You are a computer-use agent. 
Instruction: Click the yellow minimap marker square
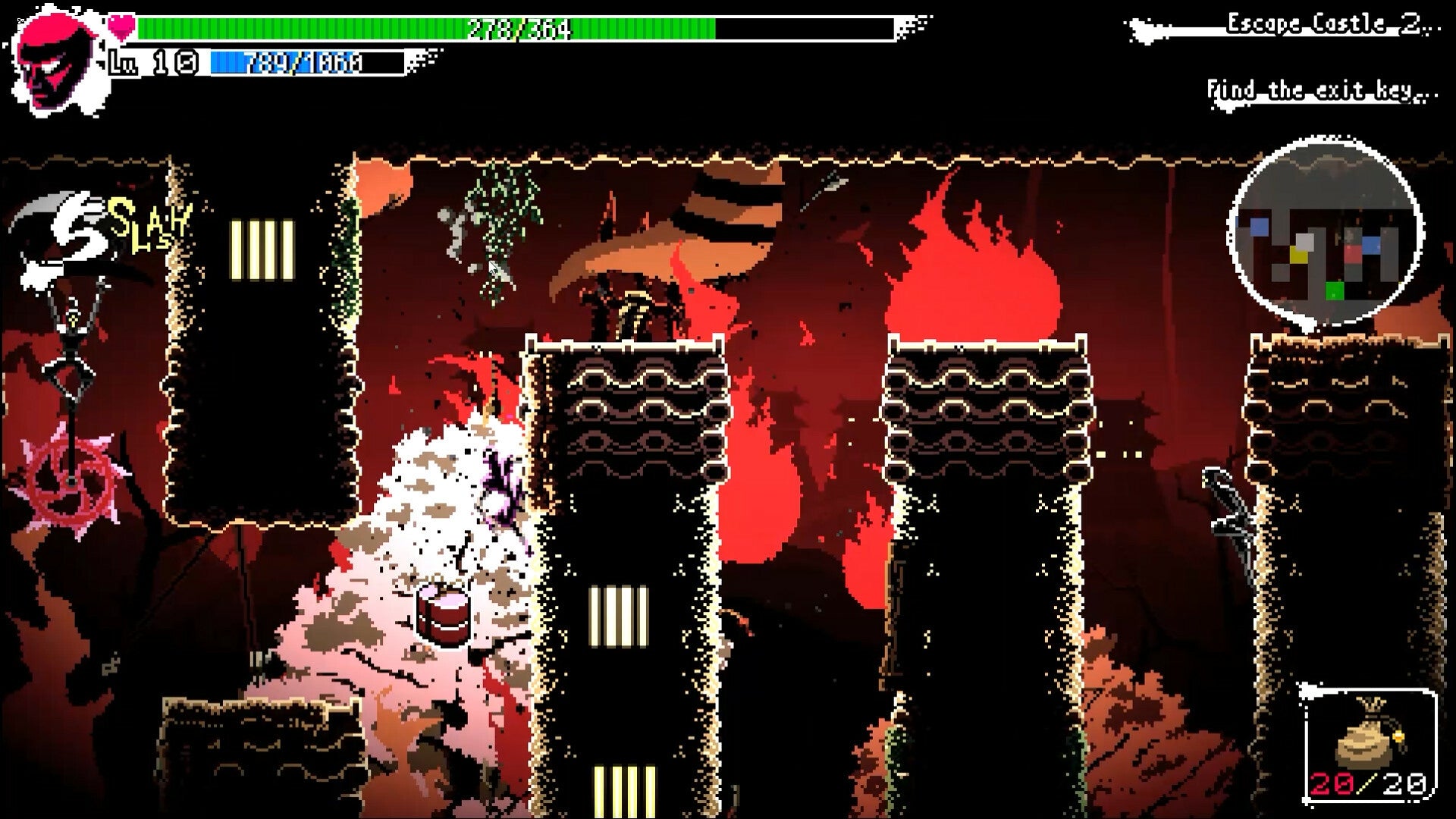[x=1299, y=255]
